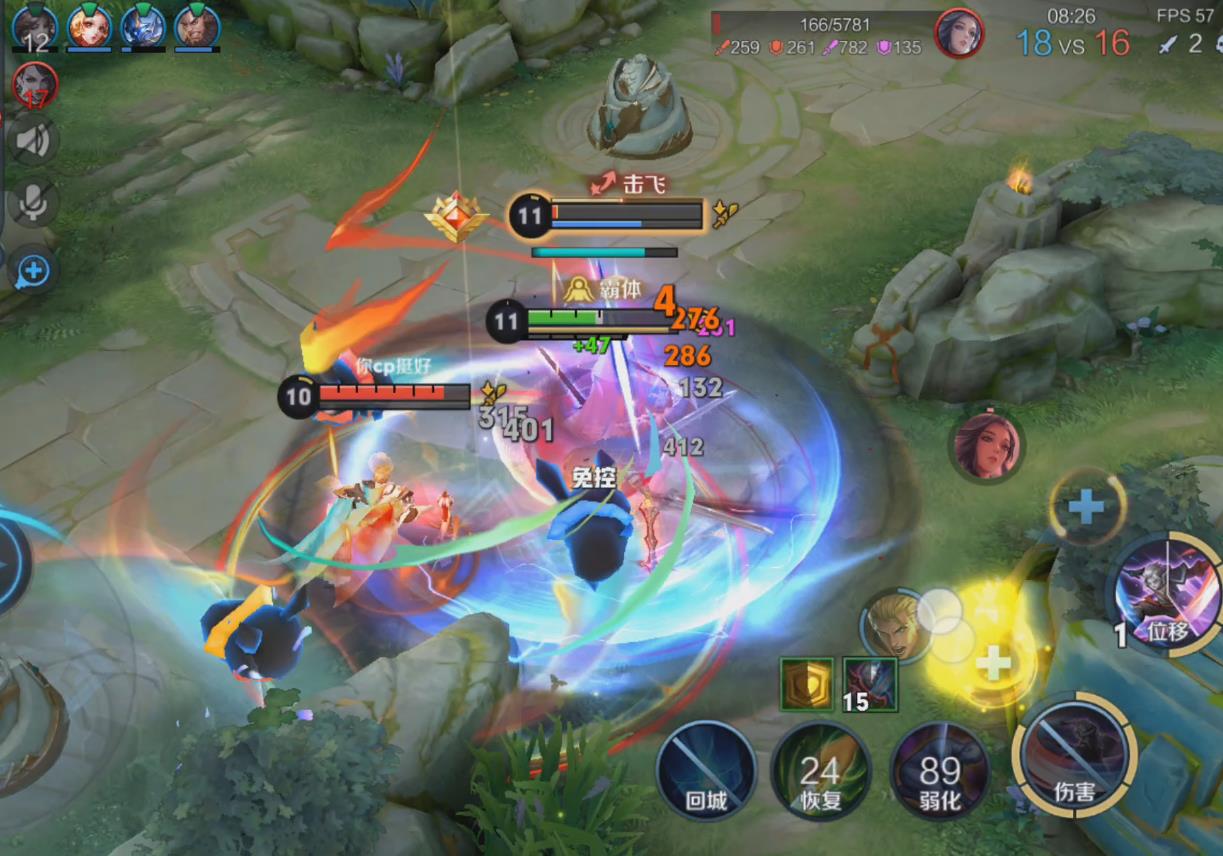
Task: Select the red-ringed enemy portrait showing 17
Action: point(35,85)
